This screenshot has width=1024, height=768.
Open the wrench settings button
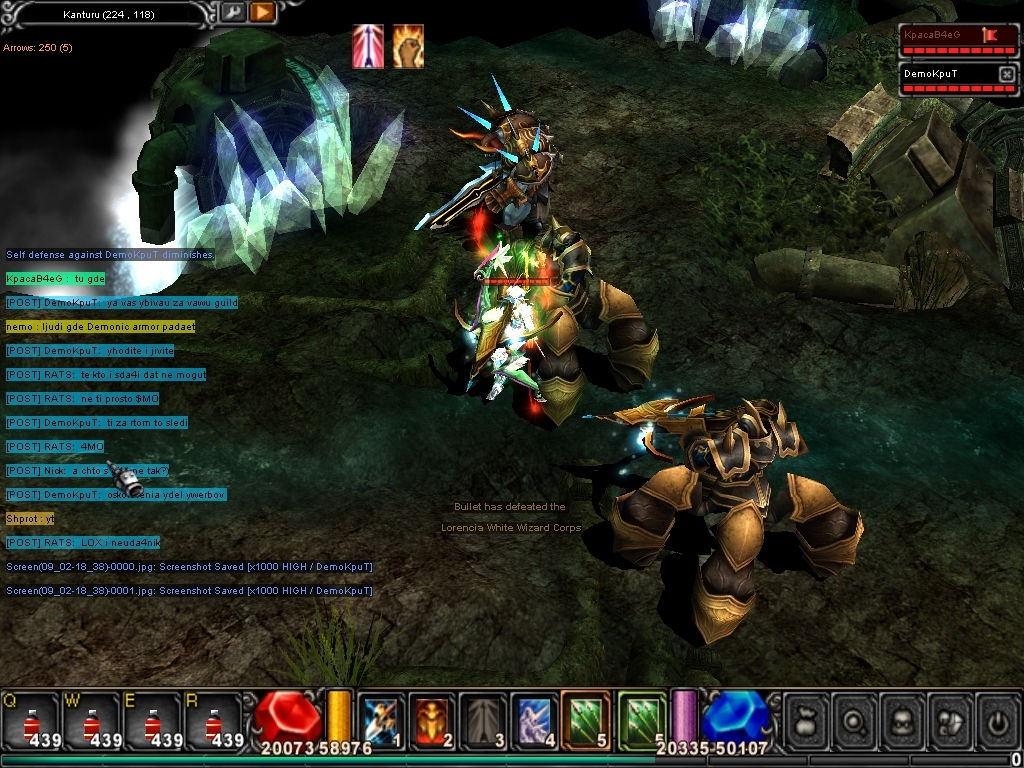pos(232,13)
